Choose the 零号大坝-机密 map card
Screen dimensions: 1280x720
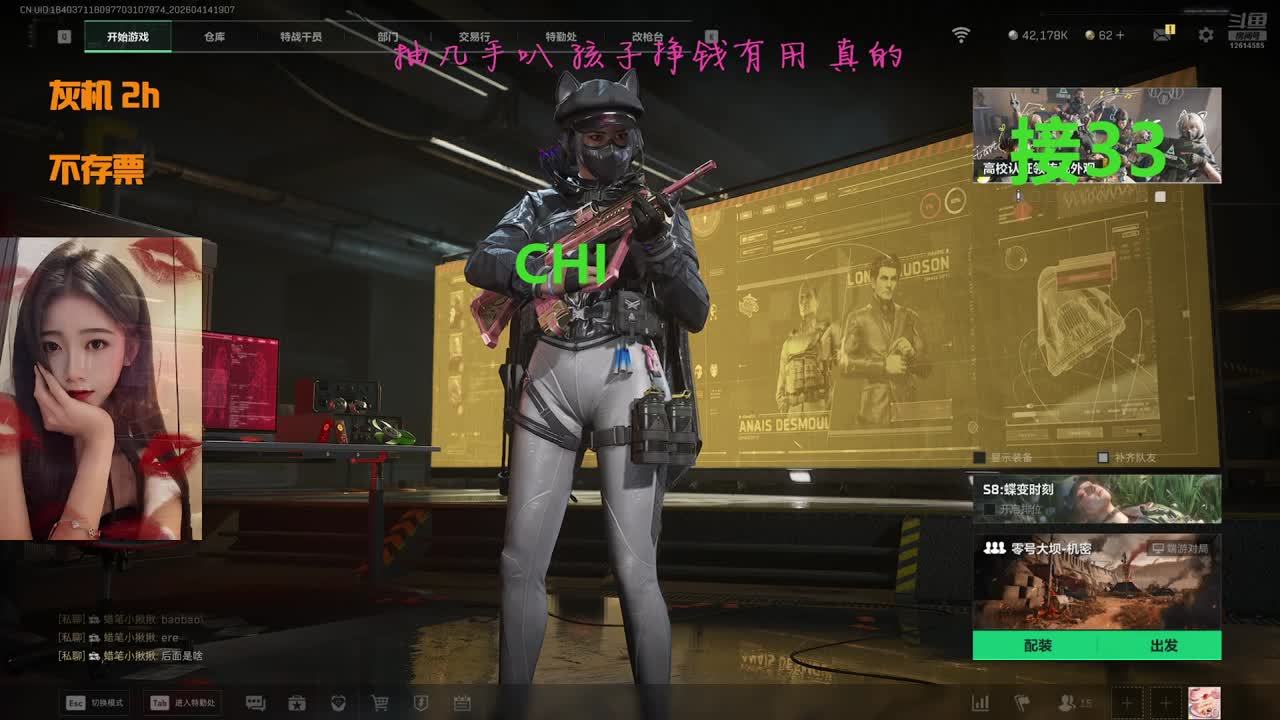(x=1096, y=580)
